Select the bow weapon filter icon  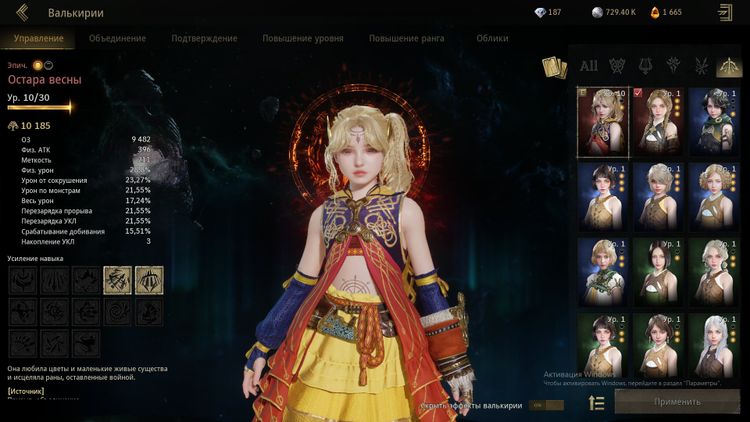(x=731, y=67)
